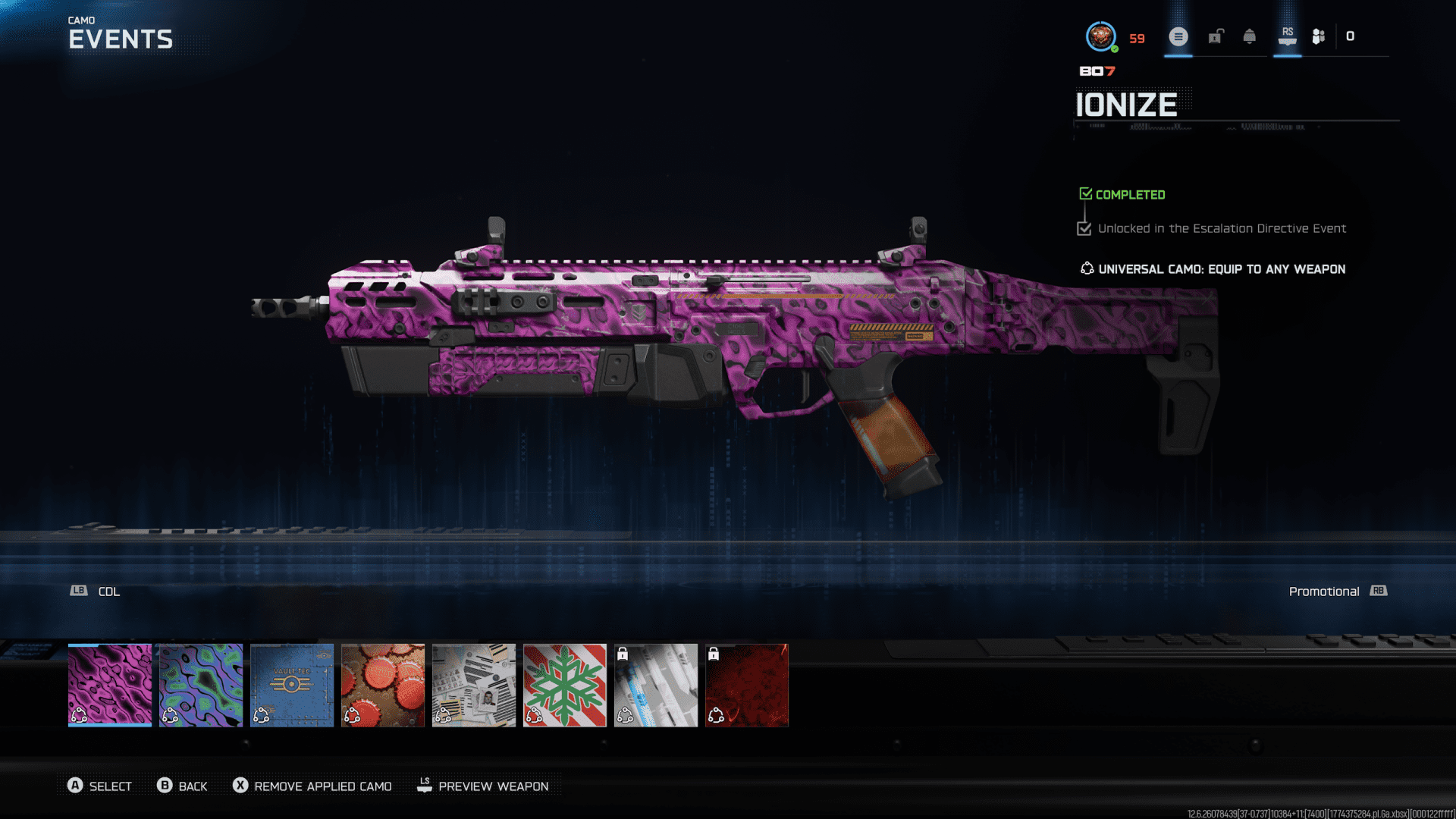Choose the purple and green swirl camo

pyautogui.click(x=201, y=685)
